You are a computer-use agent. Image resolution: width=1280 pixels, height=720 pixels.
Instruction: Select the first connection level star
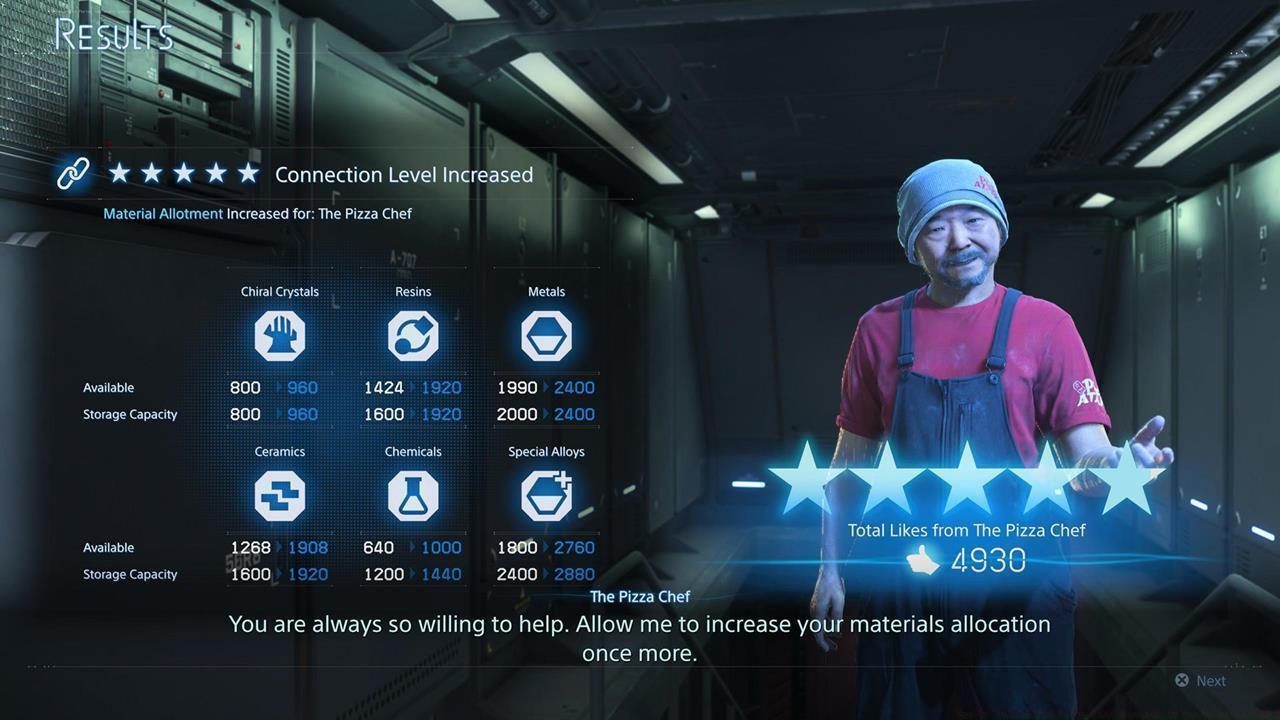click(120, 173)
